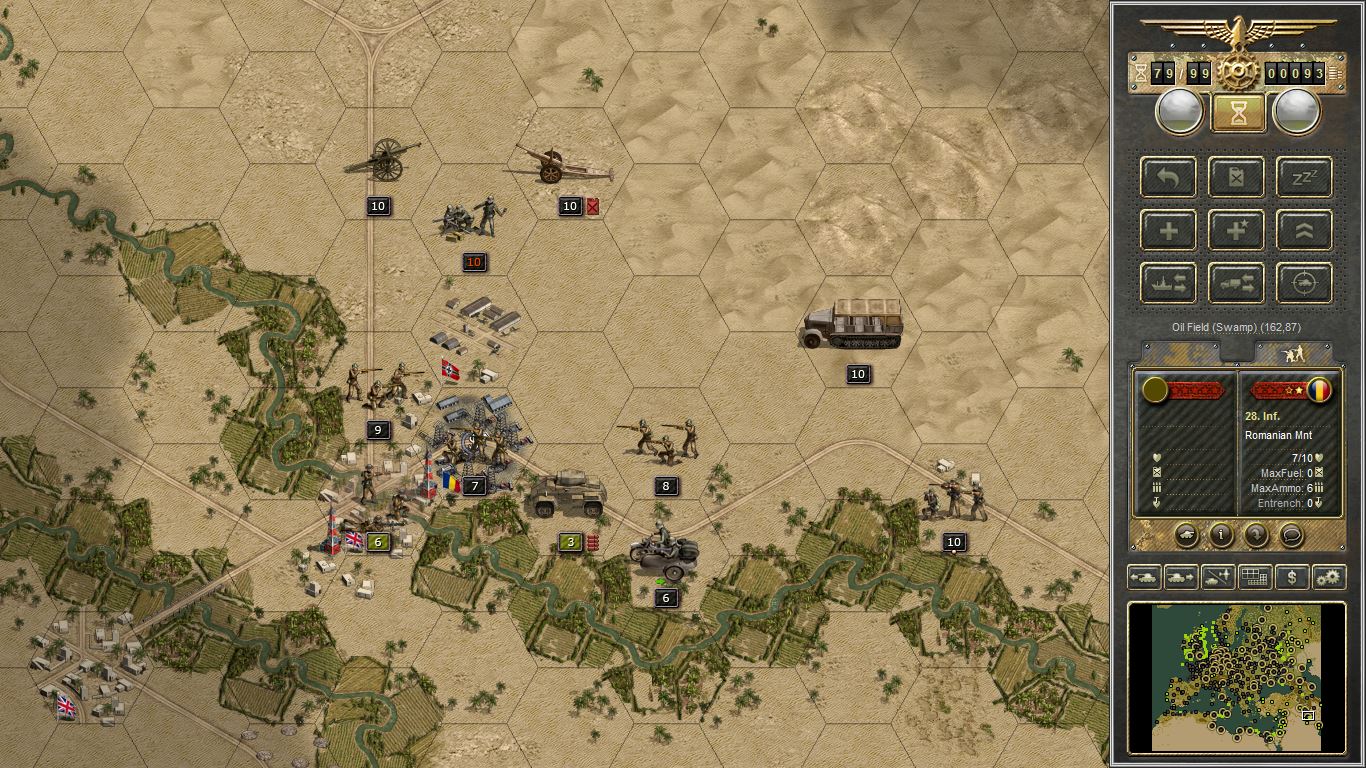
Task: Toggle the unit targeting crosshair mode
Action: pos(1304,283)
